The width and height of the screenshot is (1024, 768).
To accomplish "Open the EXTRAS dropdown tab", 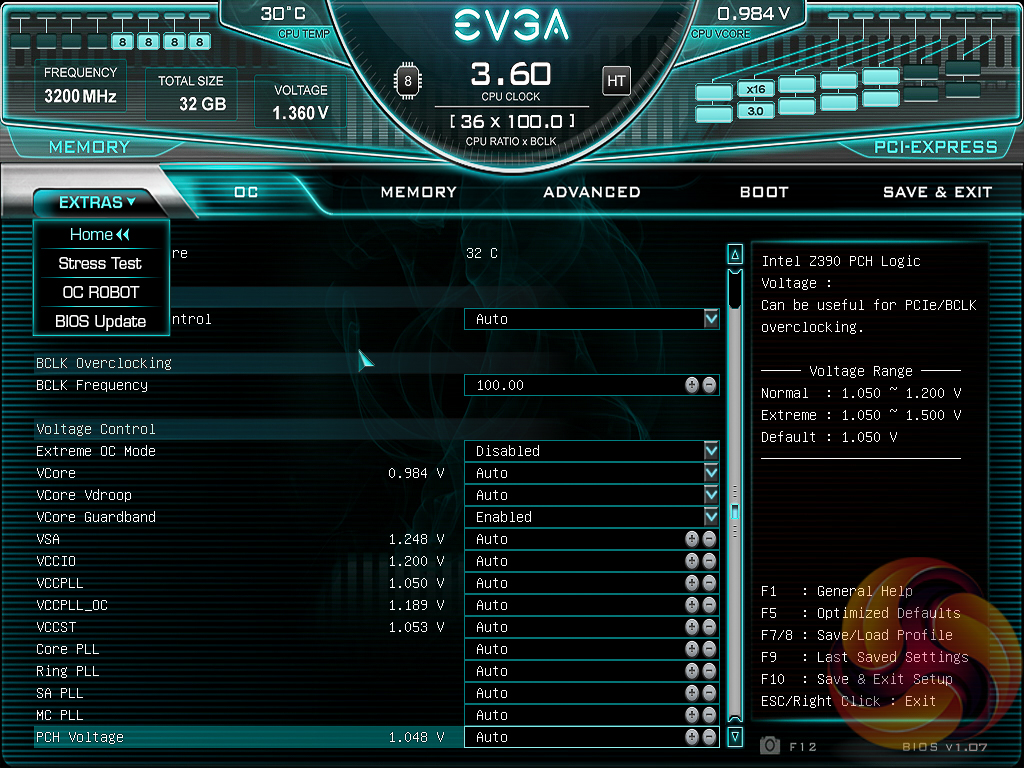I will (96, 202).
